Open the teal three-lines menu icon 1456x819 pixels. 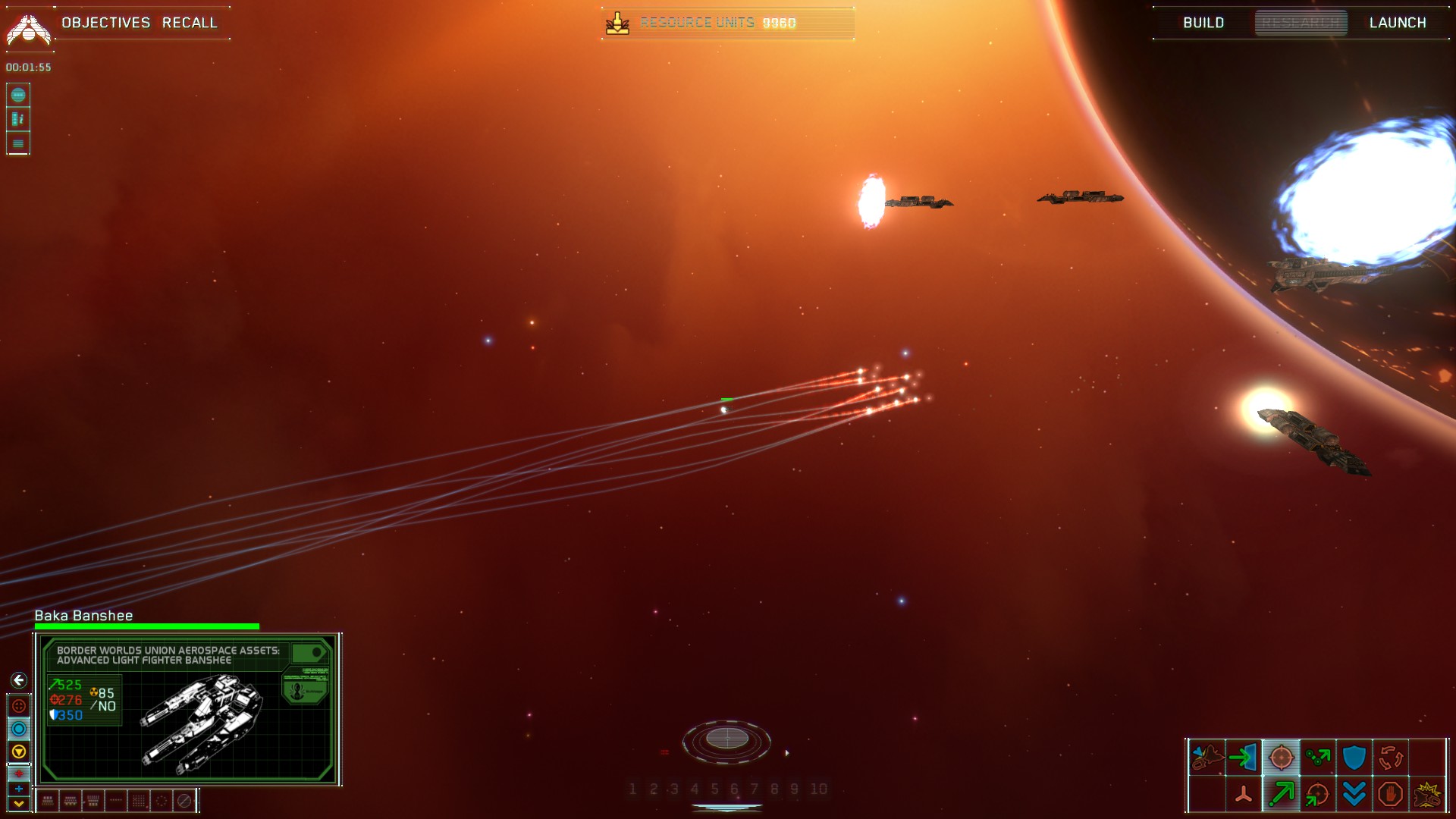(x=18, y=143)
